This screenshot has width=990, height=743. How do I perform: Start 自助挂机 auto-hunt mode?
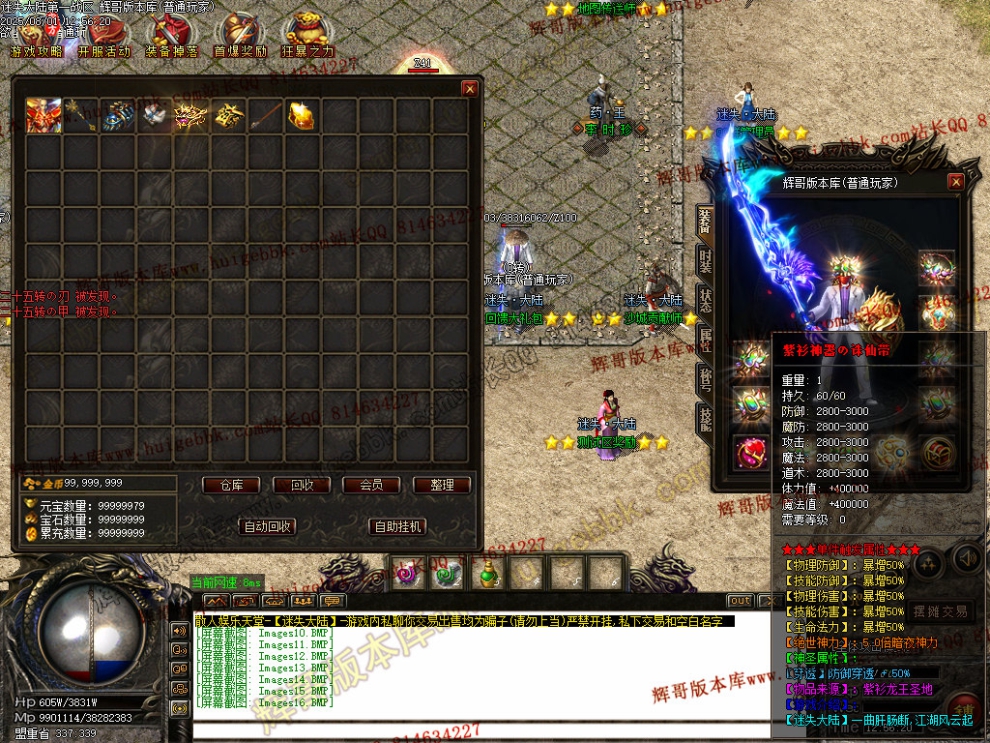pyautogui.click(x=397, y=526)
